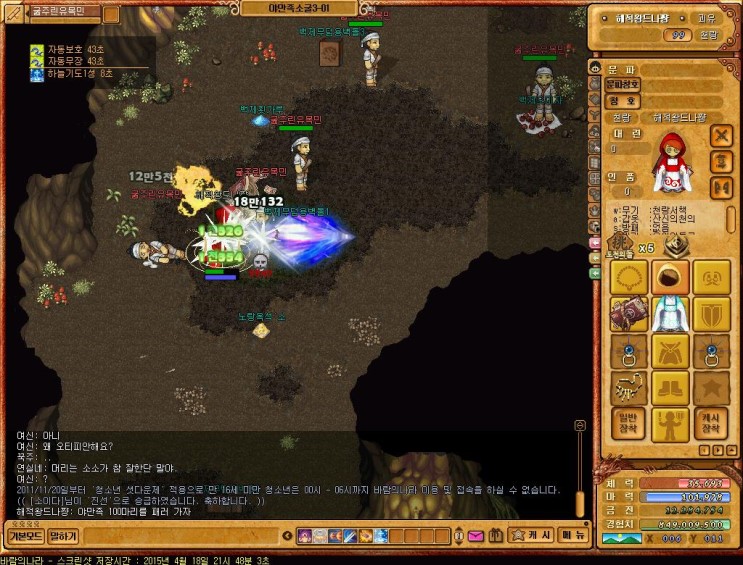This screenshot has width=743, height=565.
Task: Switch to the 일반 장착 equipment tab
Action: pos(627,424)
